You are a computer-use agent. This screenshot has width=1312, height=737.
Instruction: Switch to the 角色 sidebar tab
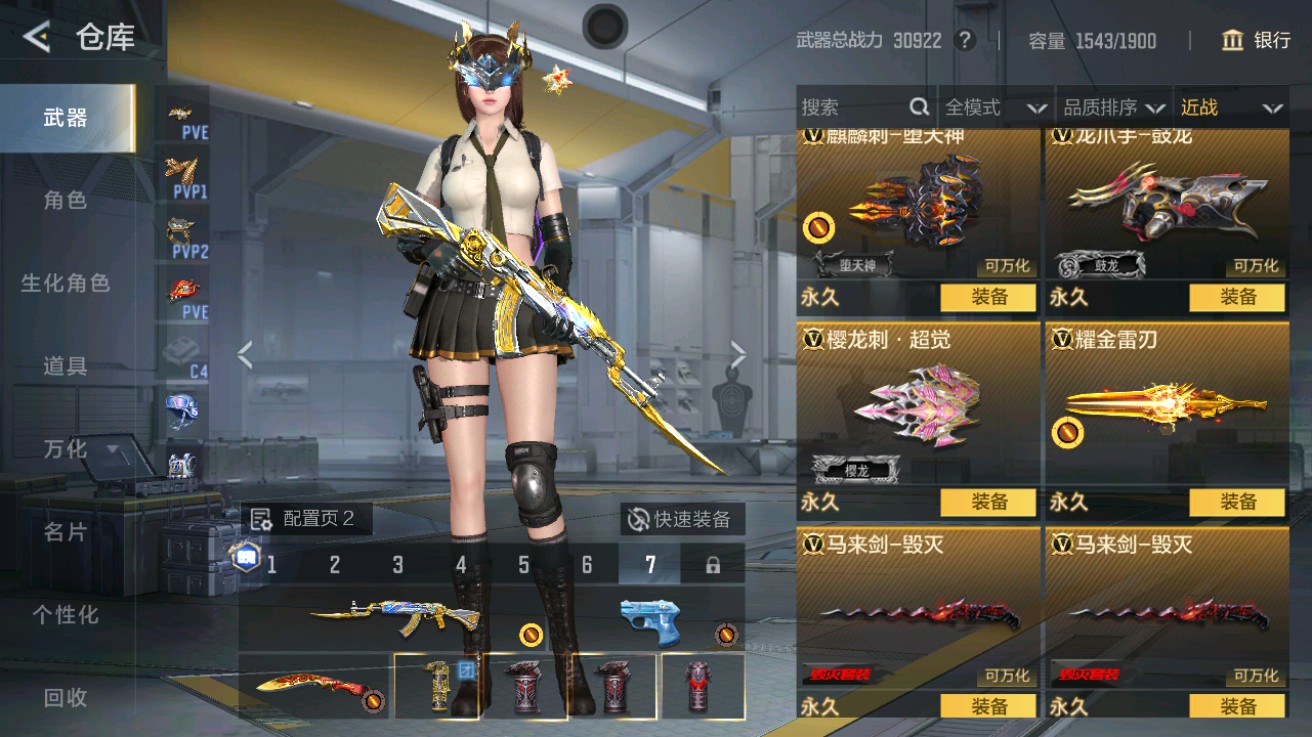66,199
